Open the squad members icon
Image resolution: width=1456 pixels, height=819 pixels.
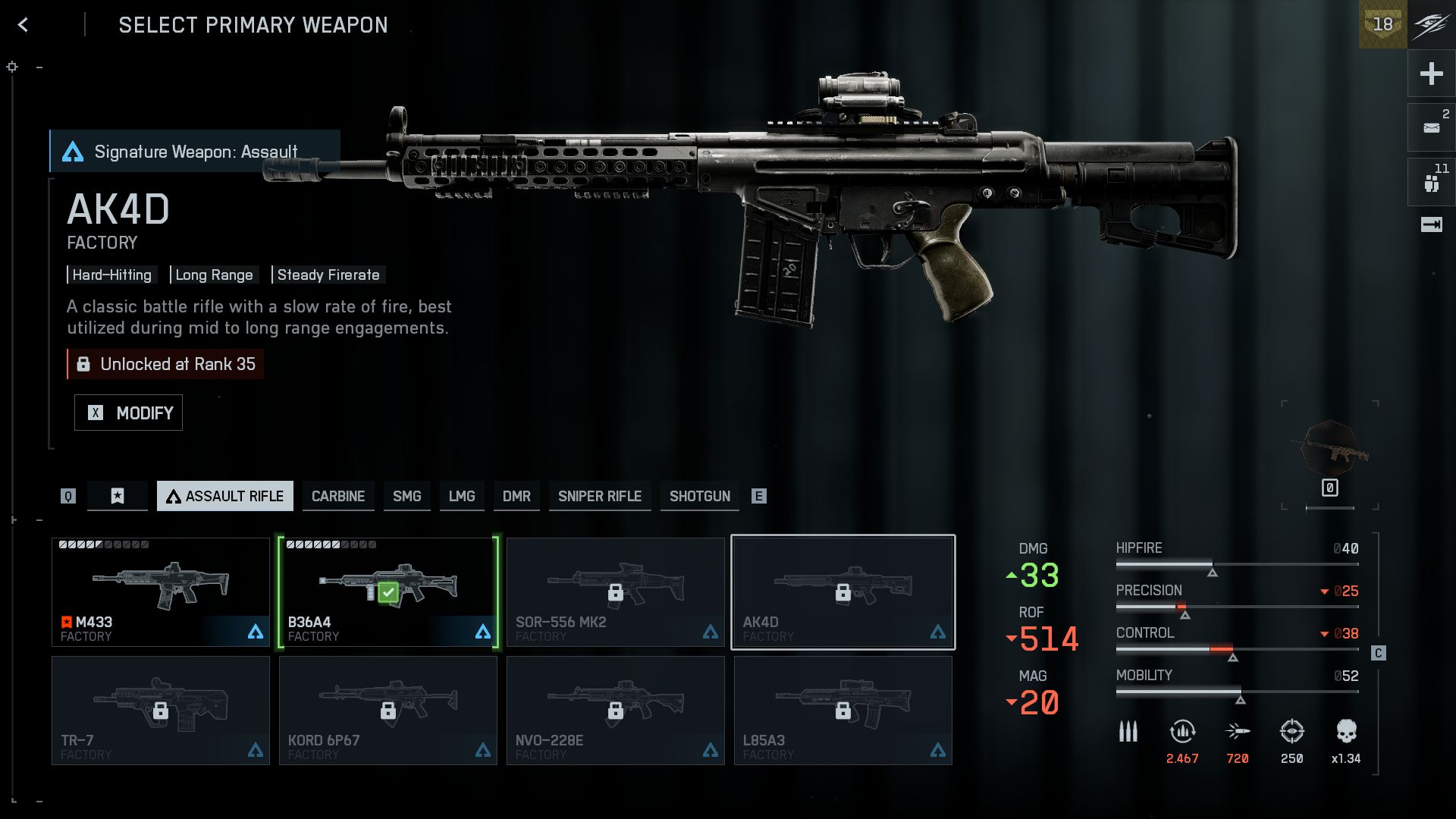tap(1431, 183)
